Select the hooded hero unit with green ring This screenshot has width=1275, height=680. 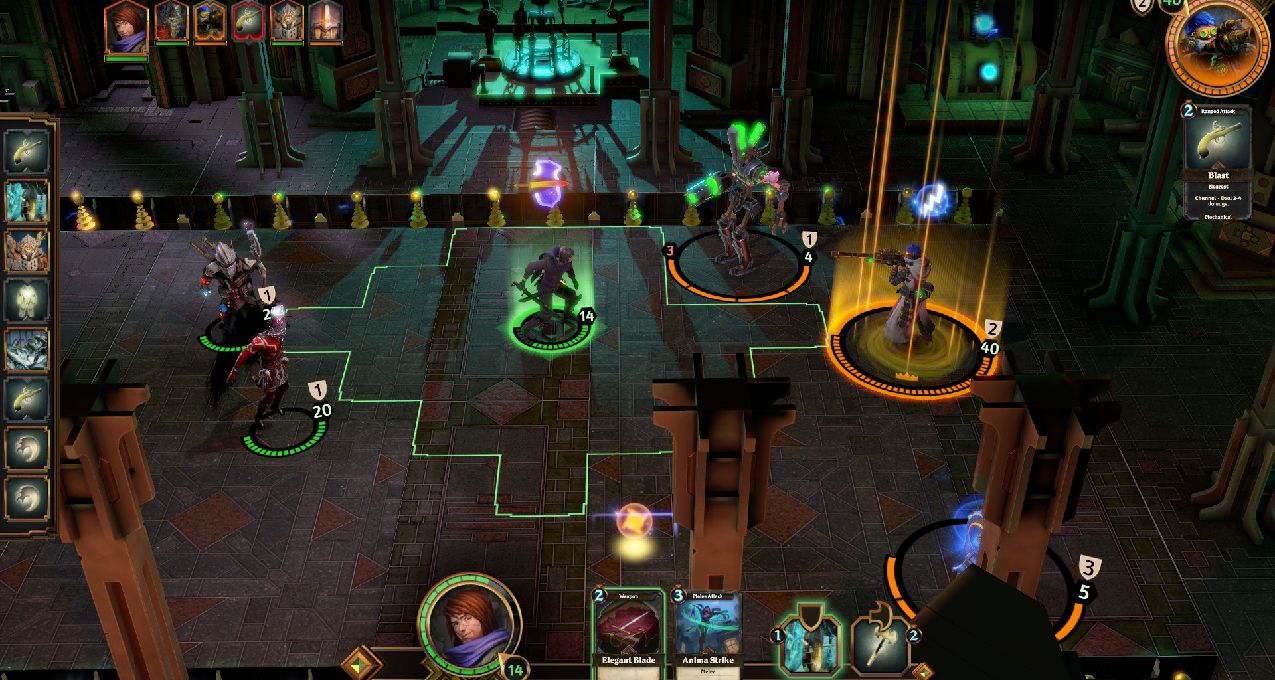coord(546,290)
